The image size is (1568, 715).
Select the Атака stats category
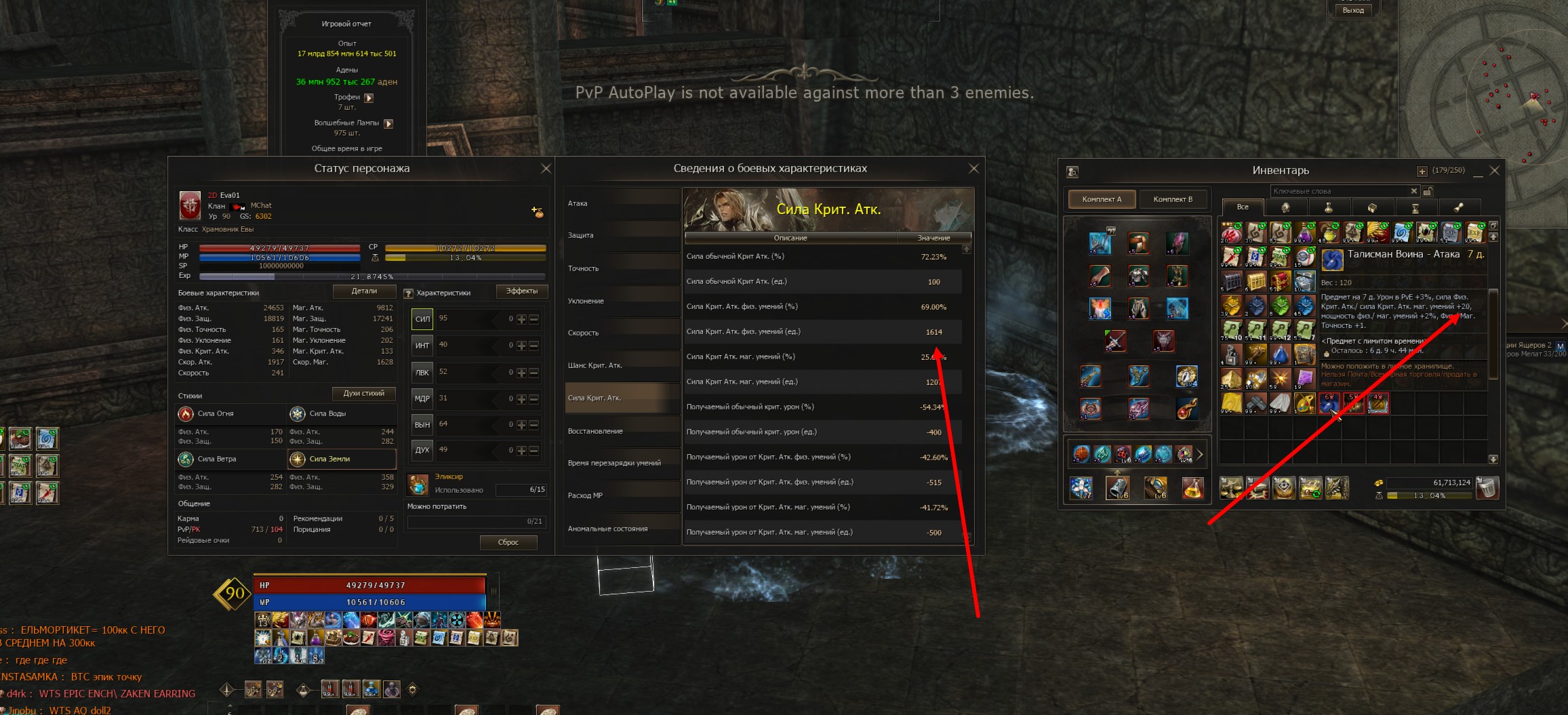tap(622, 203)
